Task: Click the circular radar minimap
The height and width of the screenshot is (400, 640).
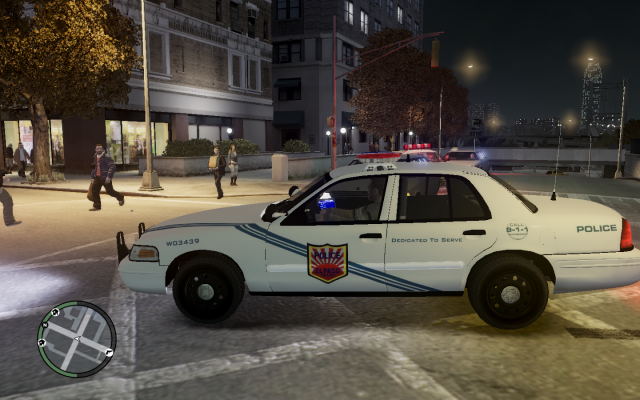Action: point(76,339)
